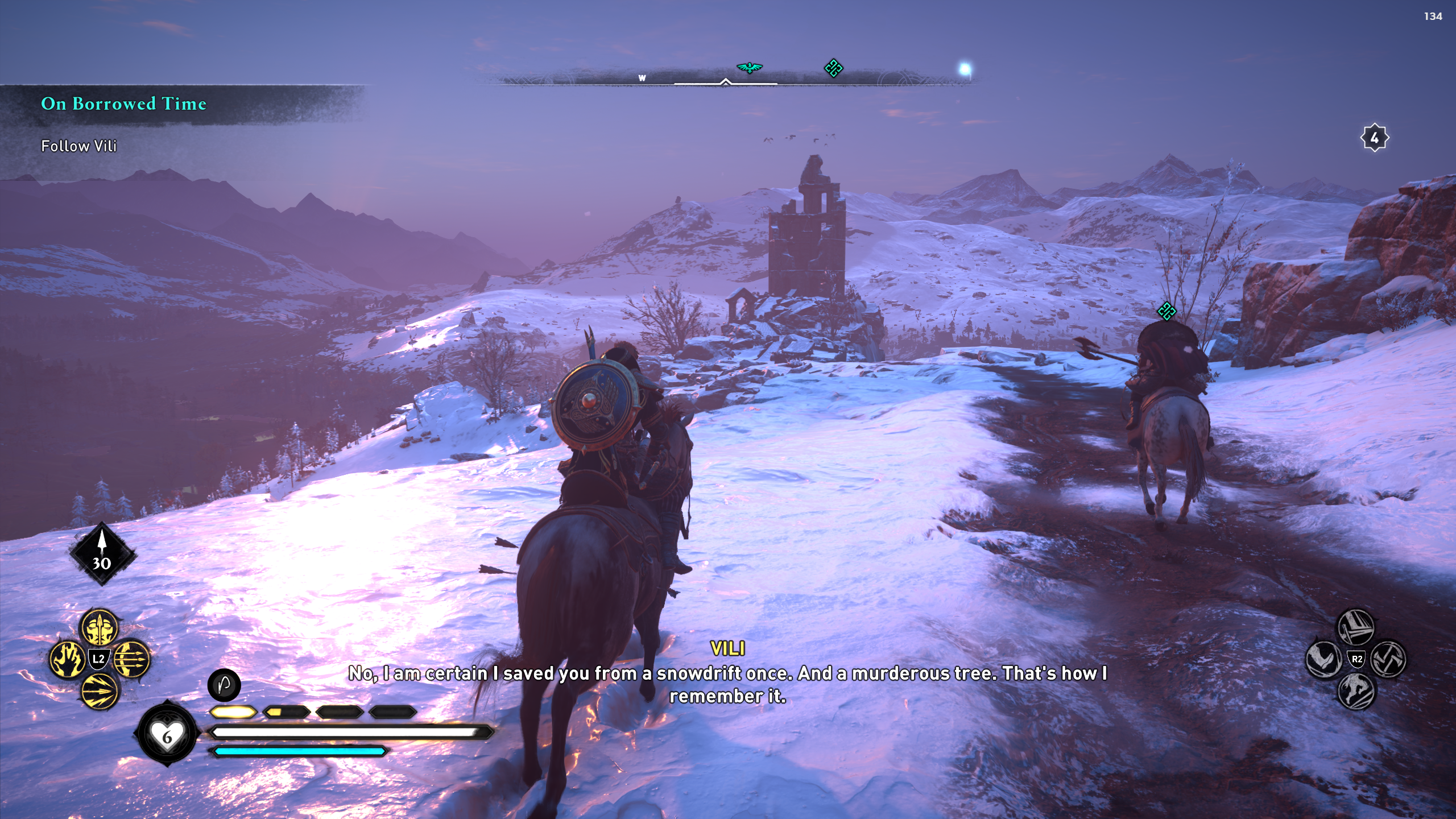Trigger the lightning arrow ability icon
This screenshot has width=1456, height=819.
(98, 692)
